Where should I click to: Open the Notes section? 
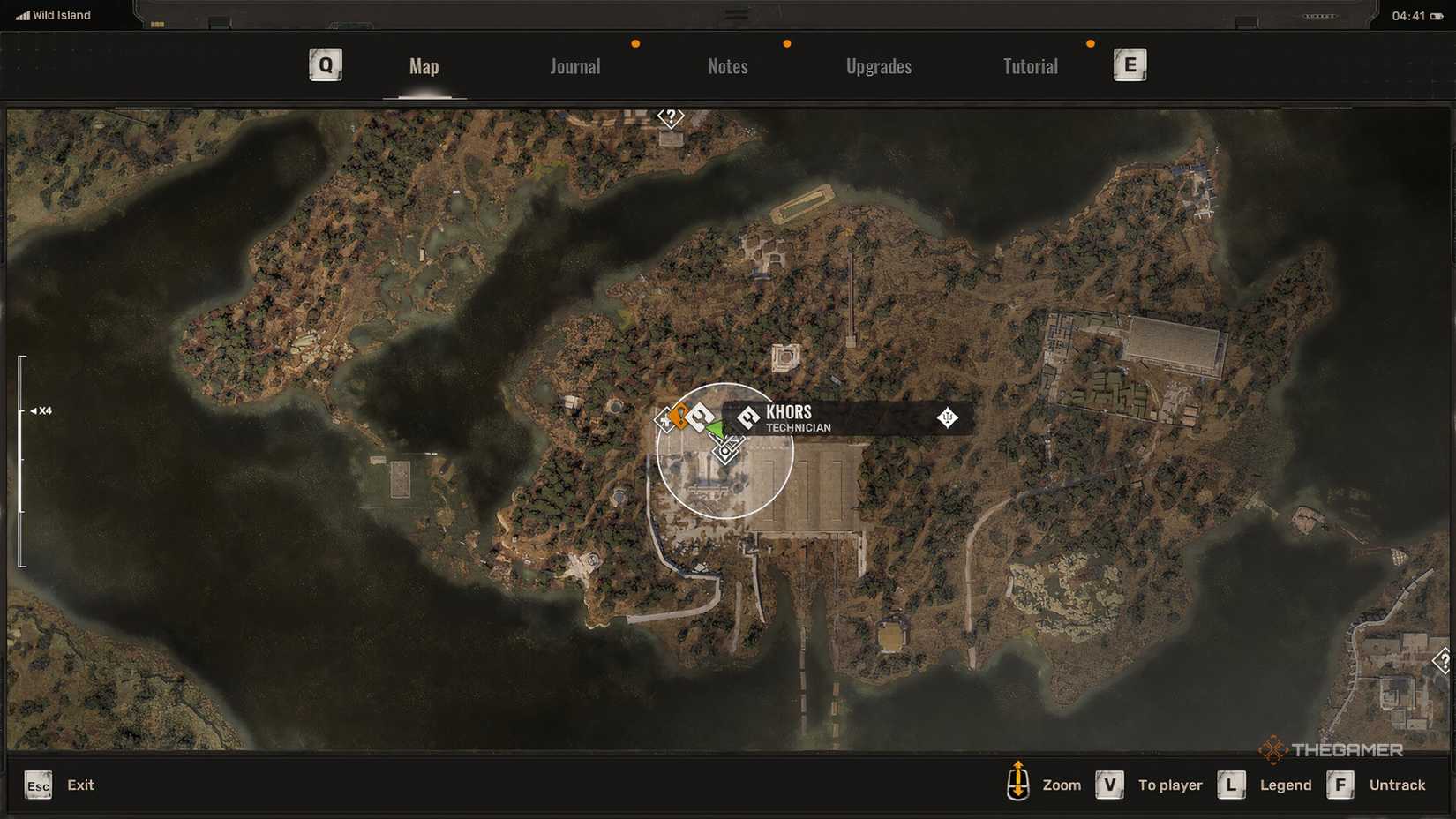(727, 66)
